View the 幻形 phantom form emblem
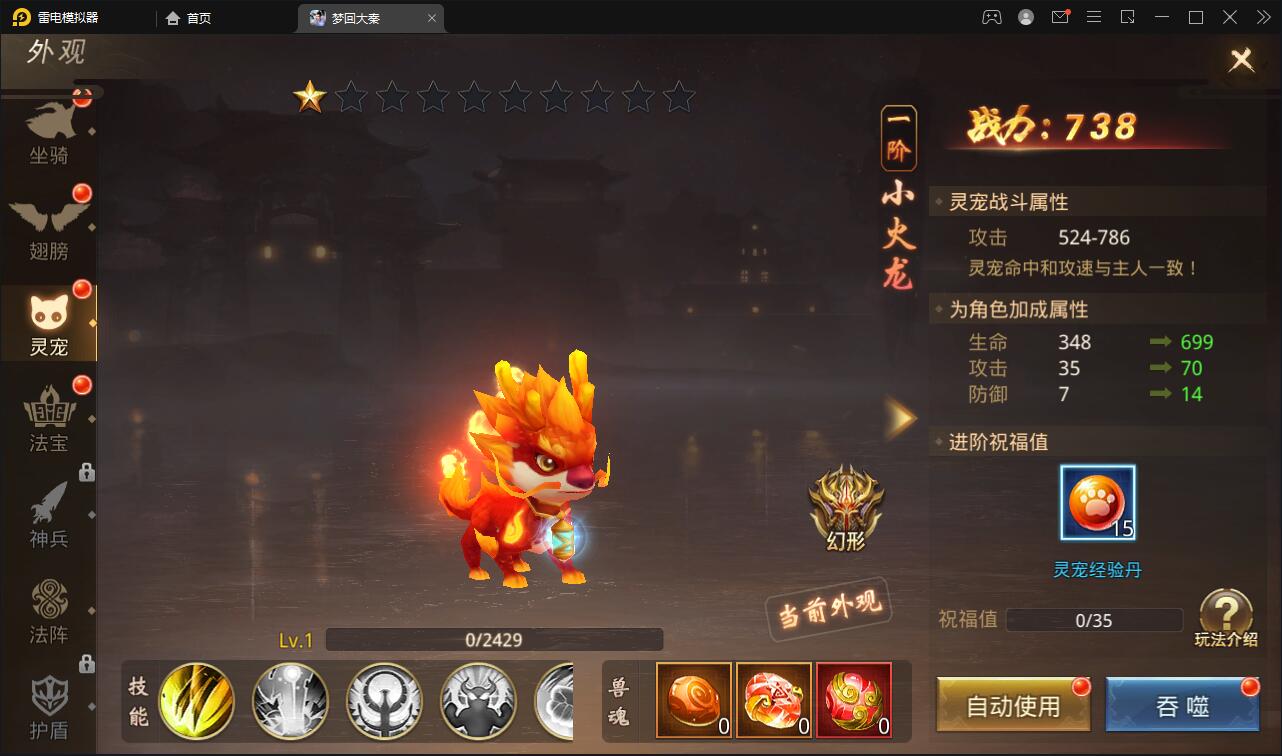 click(846, 505)
